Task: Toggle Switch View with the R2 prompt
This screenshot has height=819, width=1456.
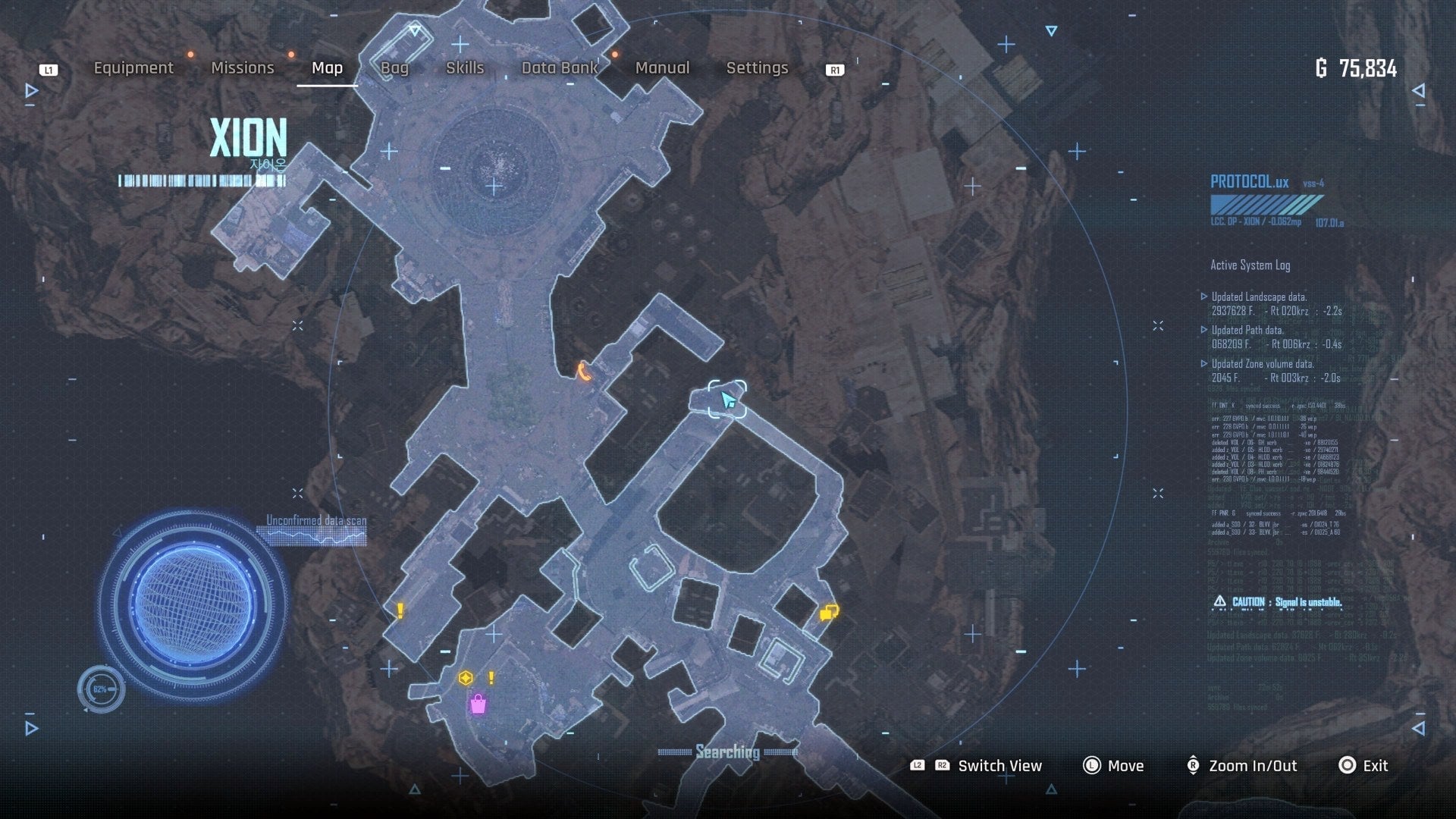Action: click(x=943, y=766)
